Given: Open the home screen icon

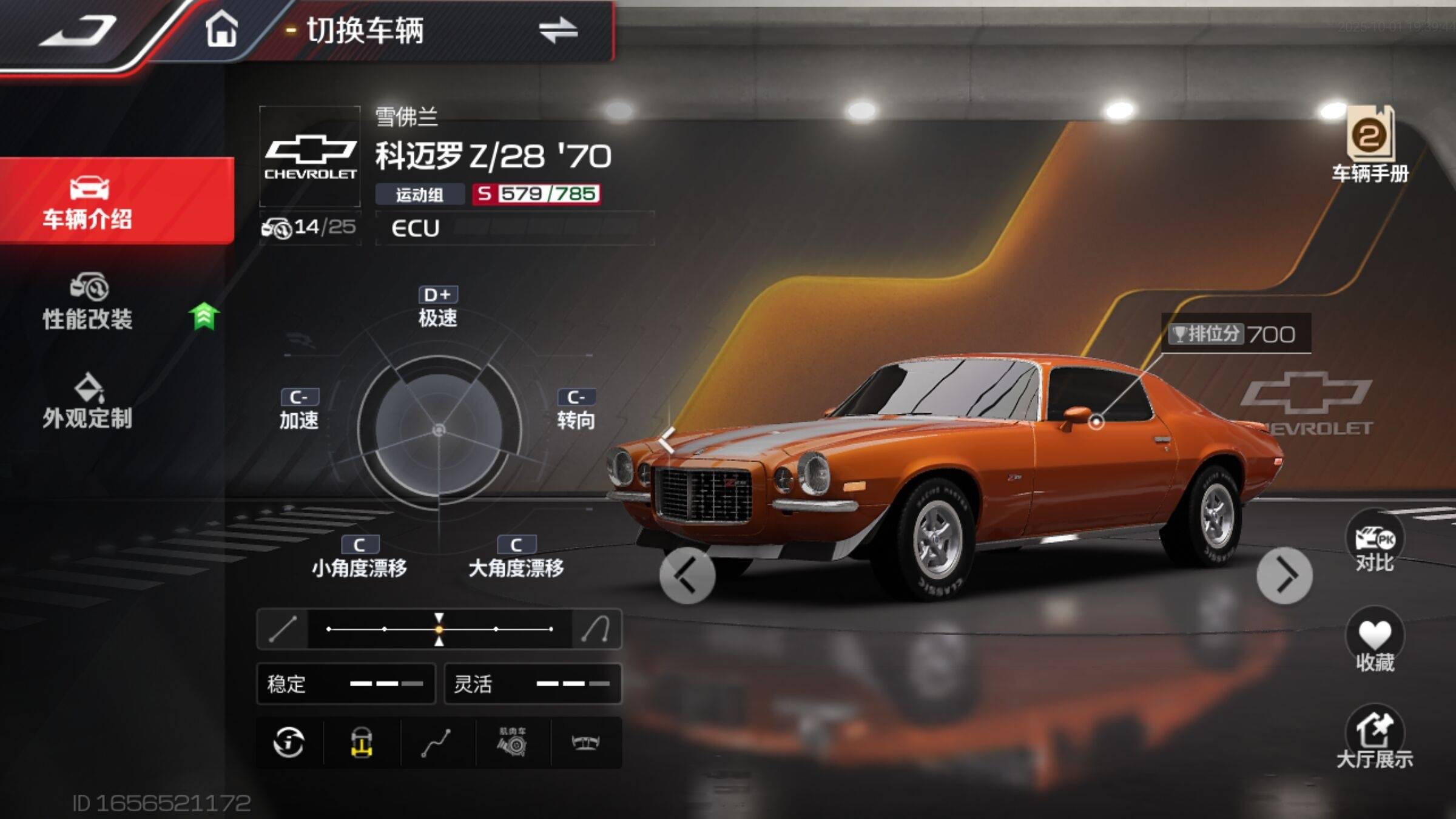Looking at the screenshot, I should [x=221, y=29].
